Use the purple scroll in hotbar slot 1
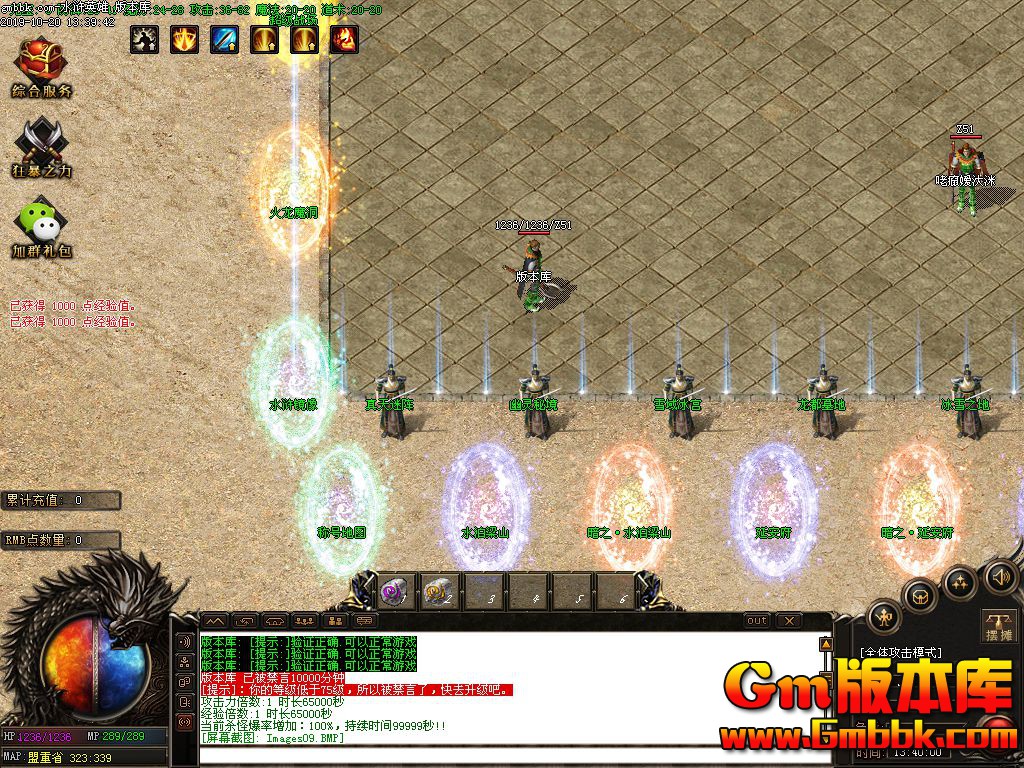Viewport: 1024px width, 768px height. click(393, 590)
